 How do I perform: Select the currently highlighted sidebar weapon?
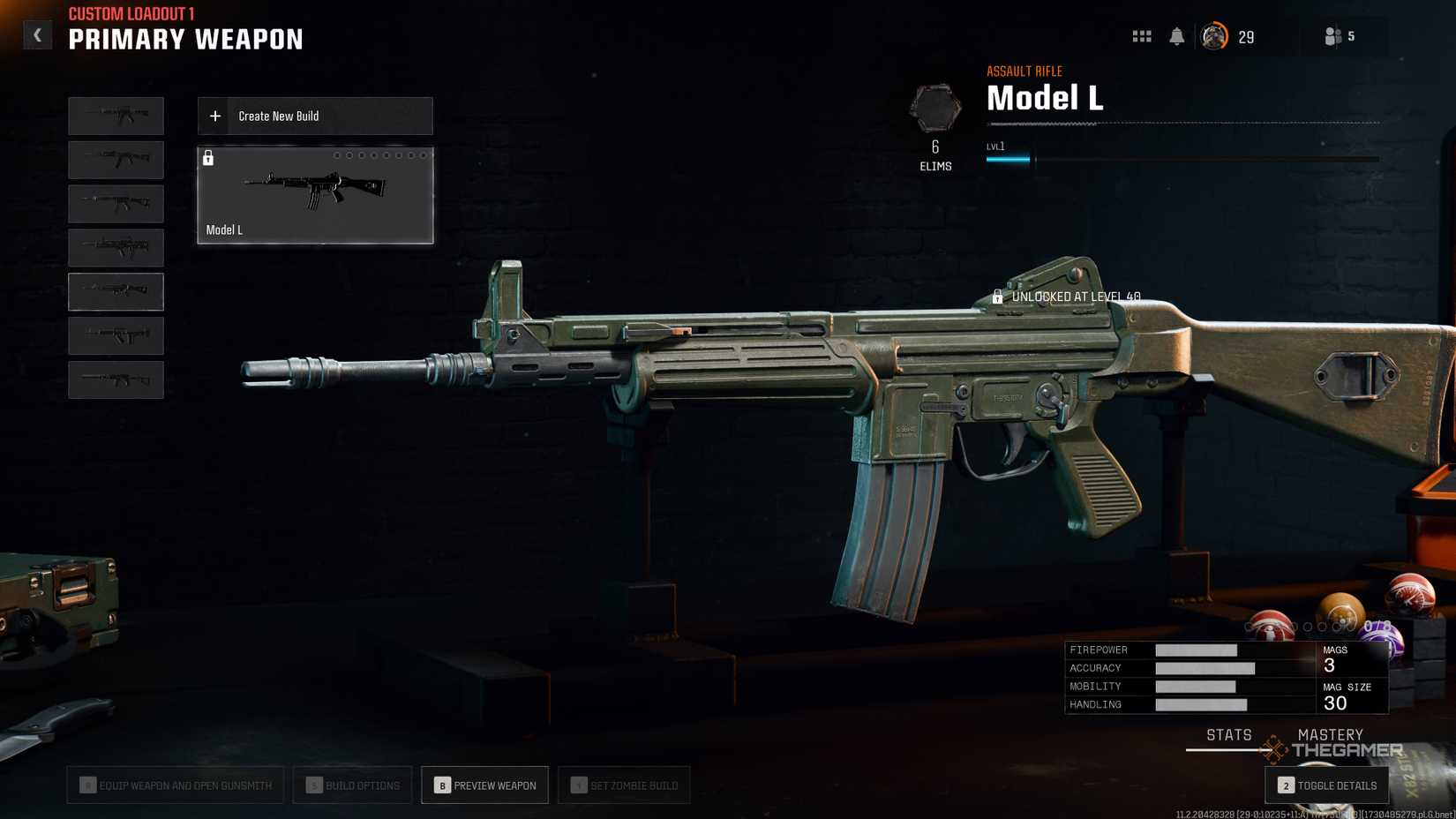pyautogui.click(x=116, y=291)
